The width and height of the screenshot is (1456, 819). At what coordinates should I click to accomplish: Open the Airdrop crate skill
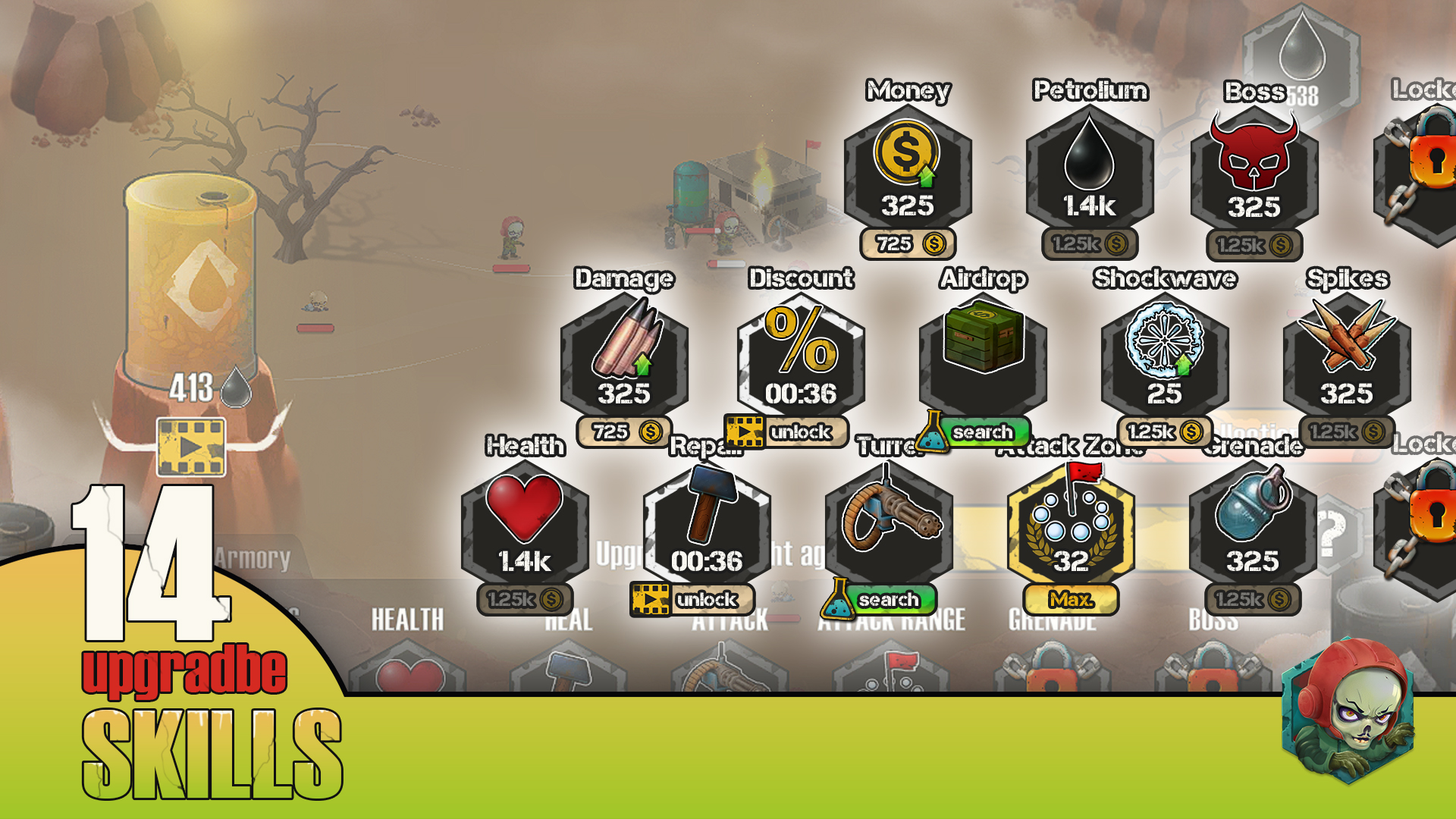(982, 349)
